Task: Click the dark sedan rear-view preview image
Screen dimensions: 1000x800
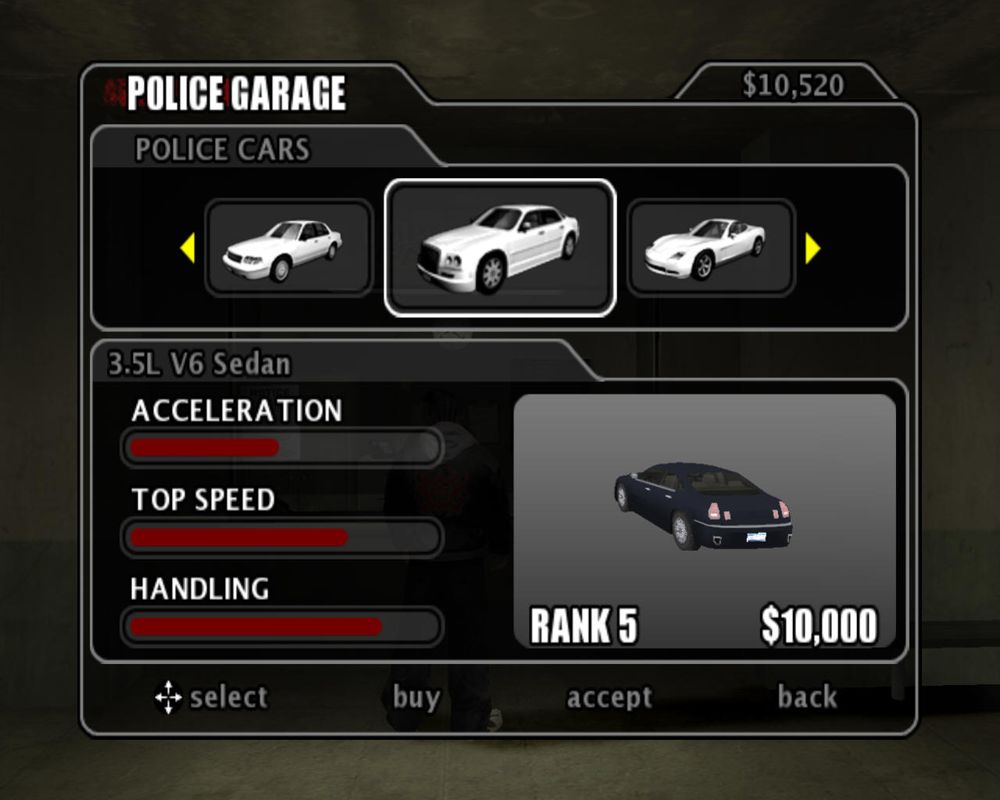Action: click(704, 505)
